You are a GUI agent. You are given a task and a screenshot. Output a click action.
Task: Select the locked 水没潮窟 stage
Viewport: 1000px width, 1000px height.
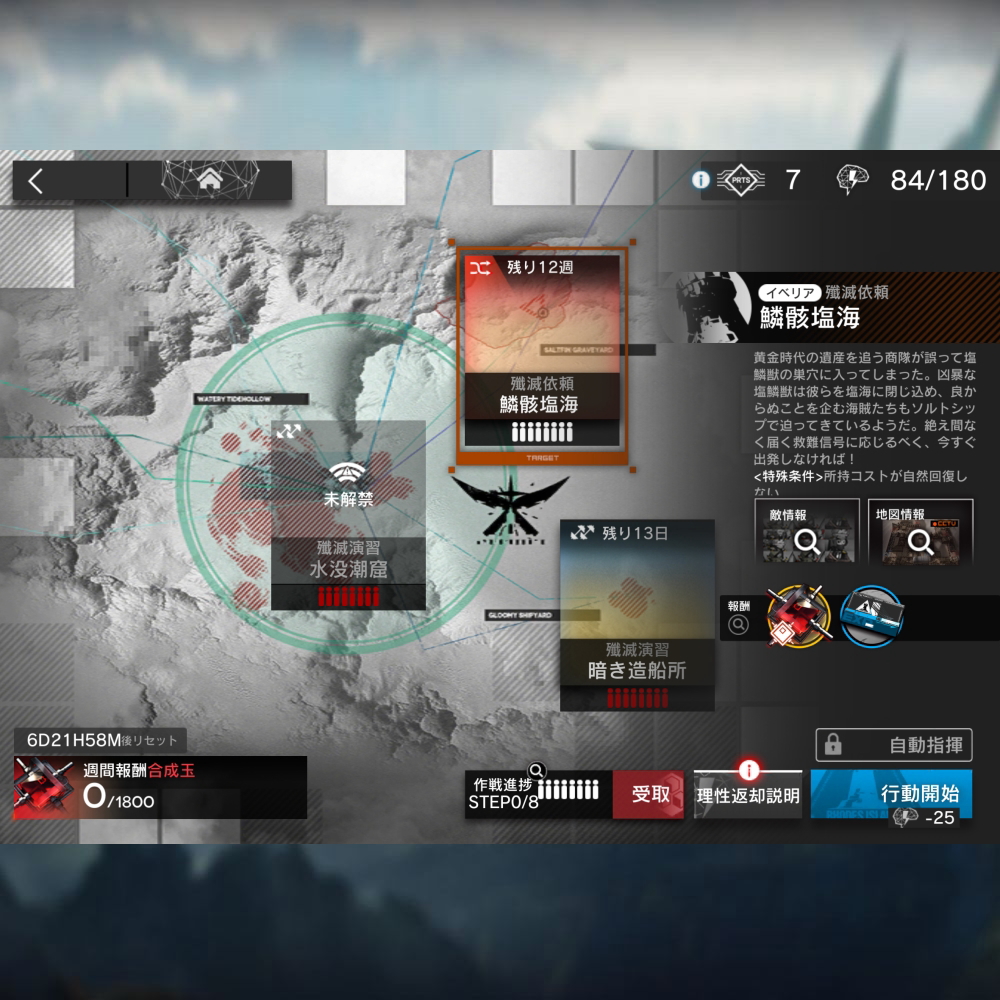click(x=348, y=515)
